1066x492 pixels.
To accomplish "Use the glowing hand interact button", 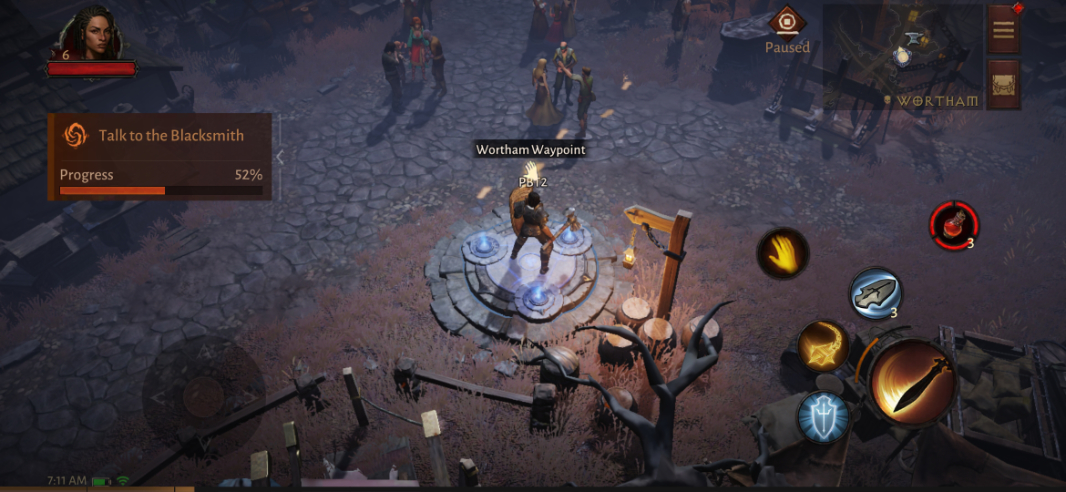I will 782,253.
